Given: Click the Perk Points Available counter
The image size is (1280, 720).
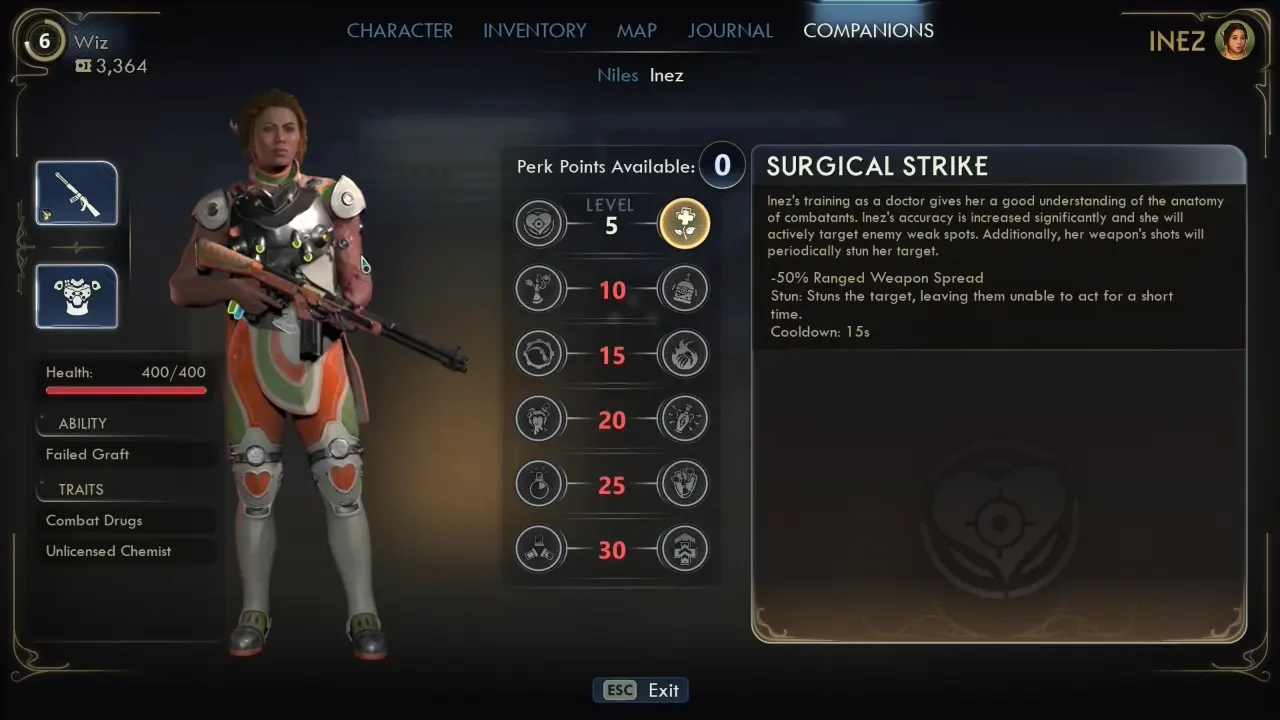Looking at the screenshot, I should 722,166.
